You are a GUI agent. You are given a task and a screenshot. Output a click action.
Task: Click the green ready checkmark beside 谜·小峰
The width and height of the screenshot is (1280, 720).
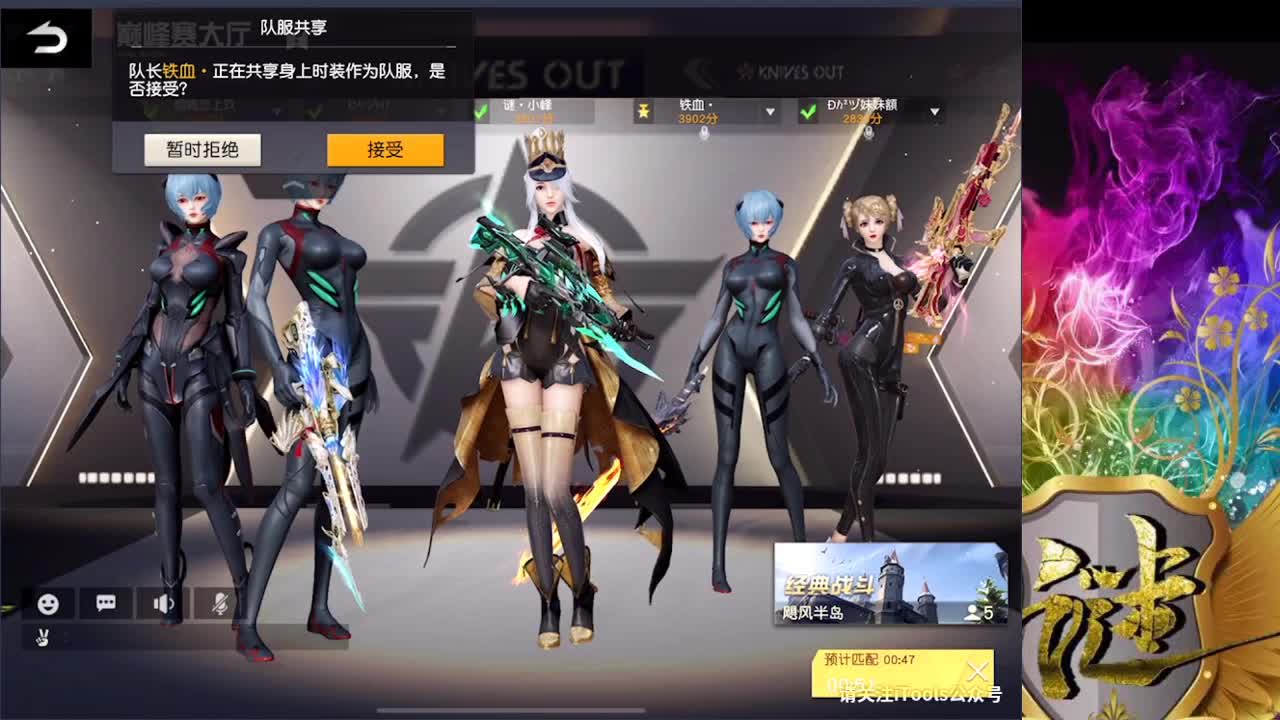[x=483, y=110]
